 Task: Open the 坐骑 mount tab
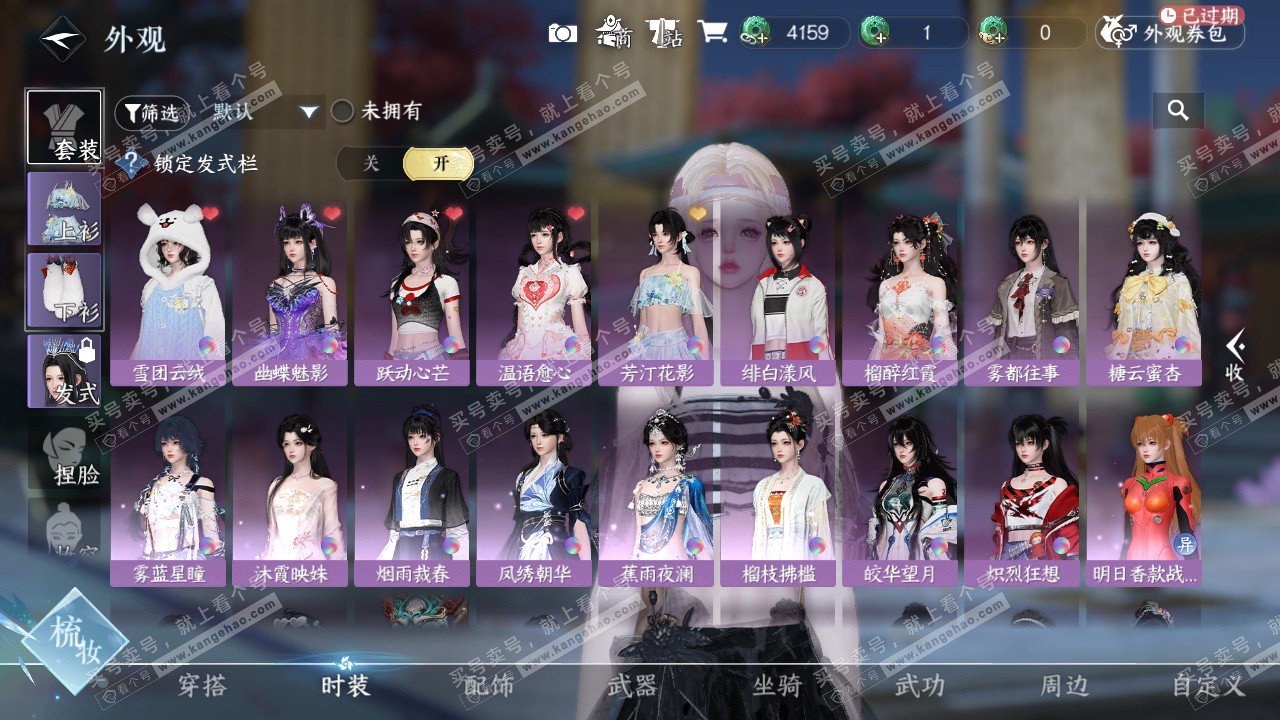(777, 685)
